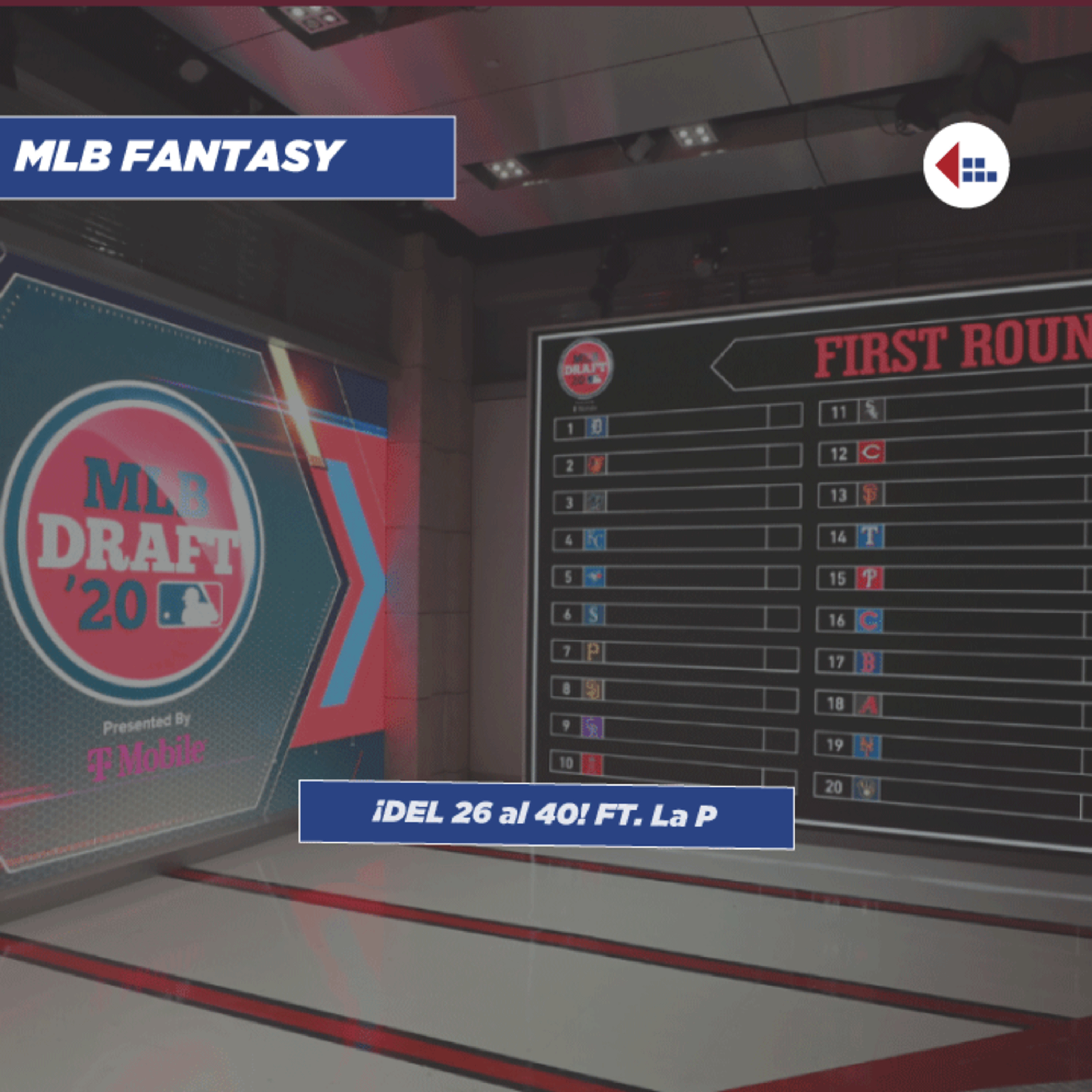The width and height of the screenshot is (1092, 1092).
Task: Click the round red arrow logo icon
Action: 966,165
